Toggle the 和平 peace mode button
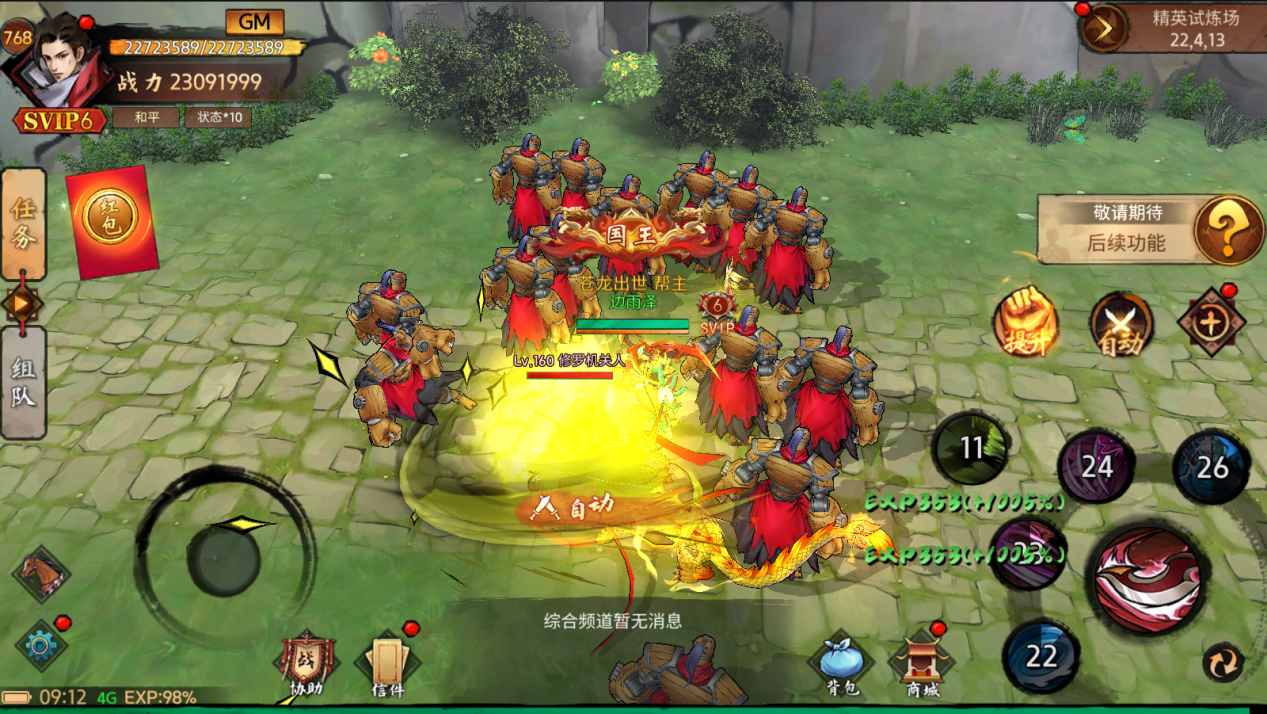This screenshot has height=714, width=1267. tap(145, 117)
